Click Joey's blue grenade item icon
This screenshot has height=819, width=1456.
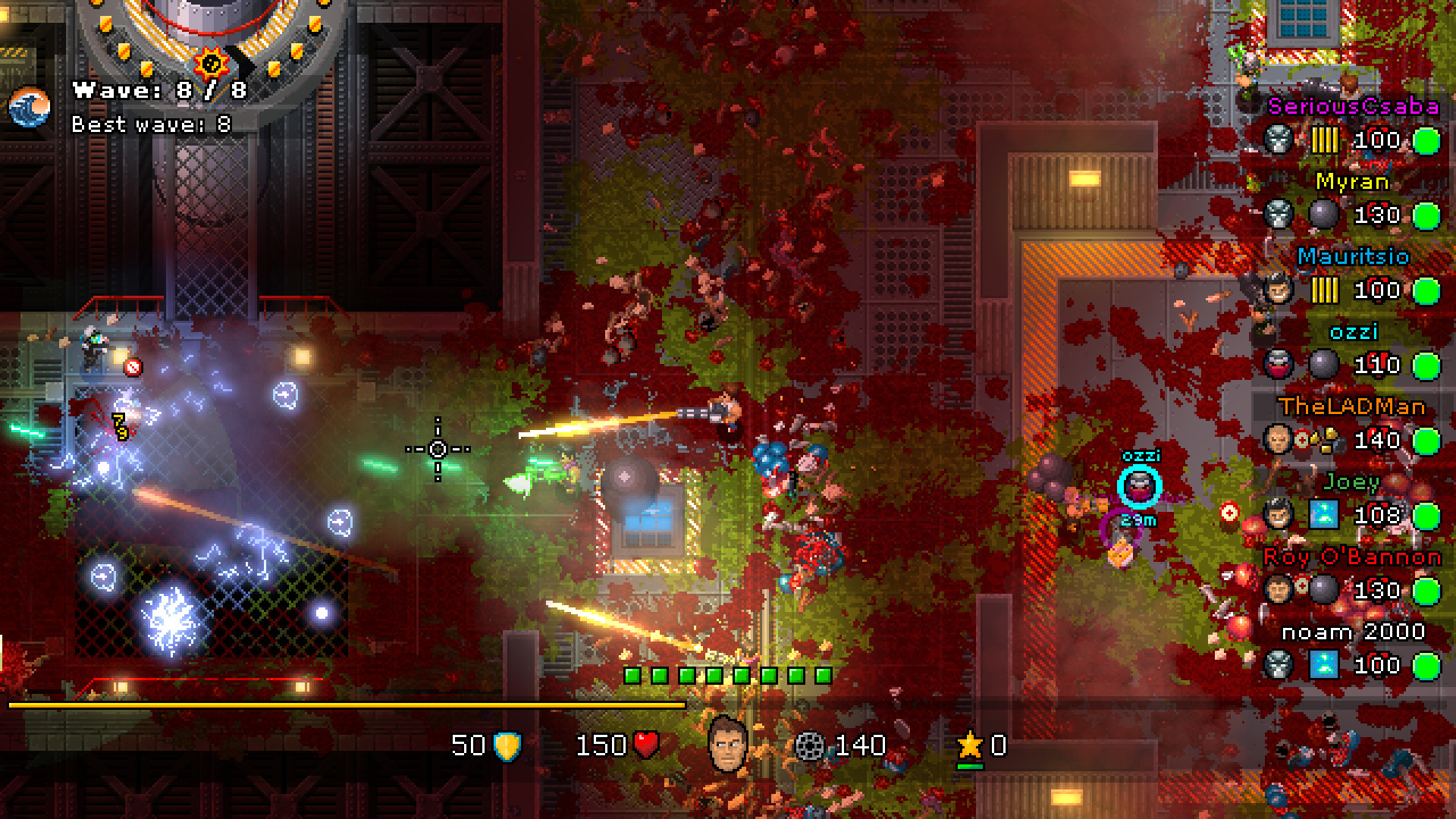point(1323,513)
